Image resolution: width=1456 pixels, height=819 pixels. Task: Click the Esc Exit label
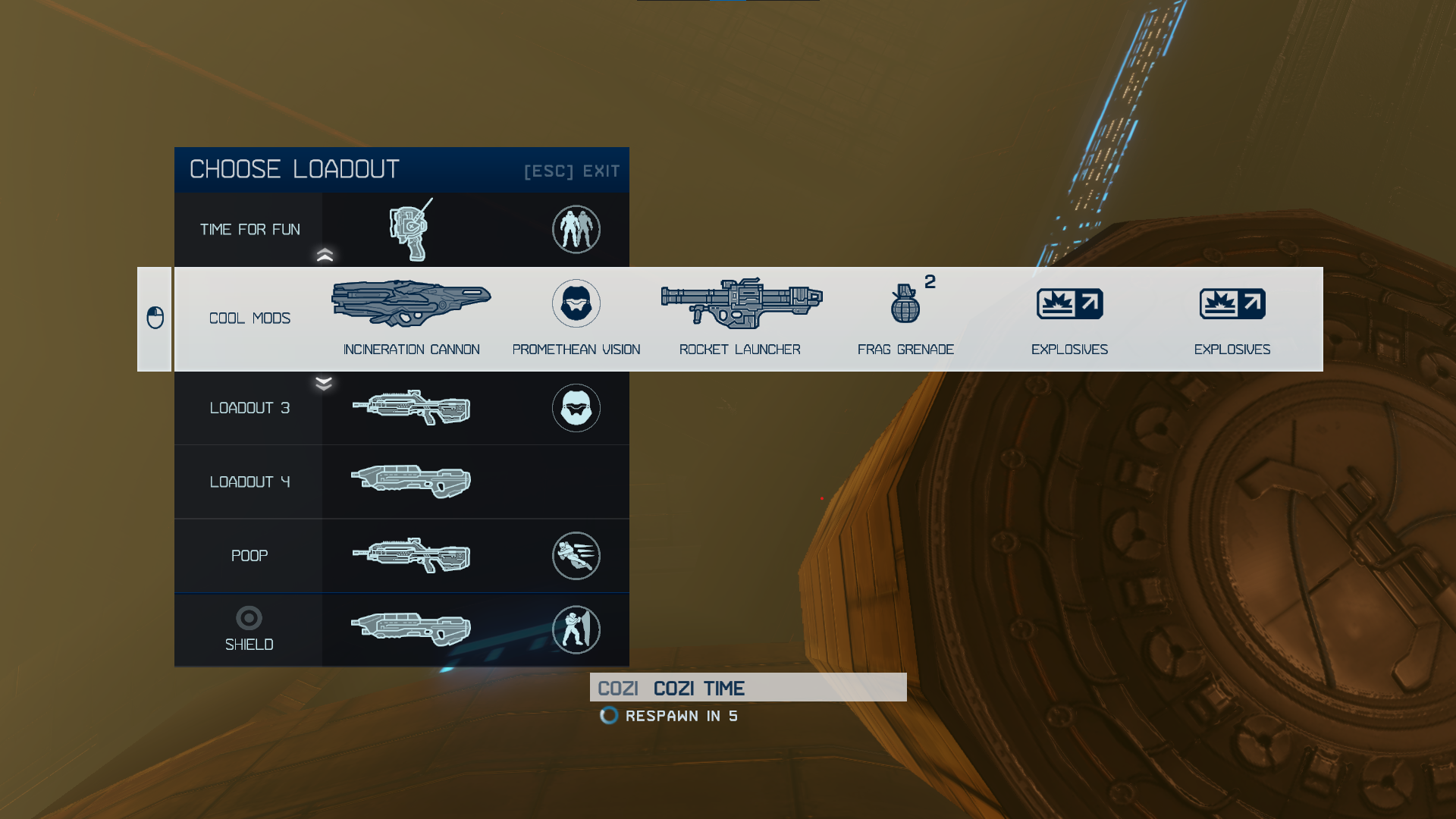tap(572, 171)
